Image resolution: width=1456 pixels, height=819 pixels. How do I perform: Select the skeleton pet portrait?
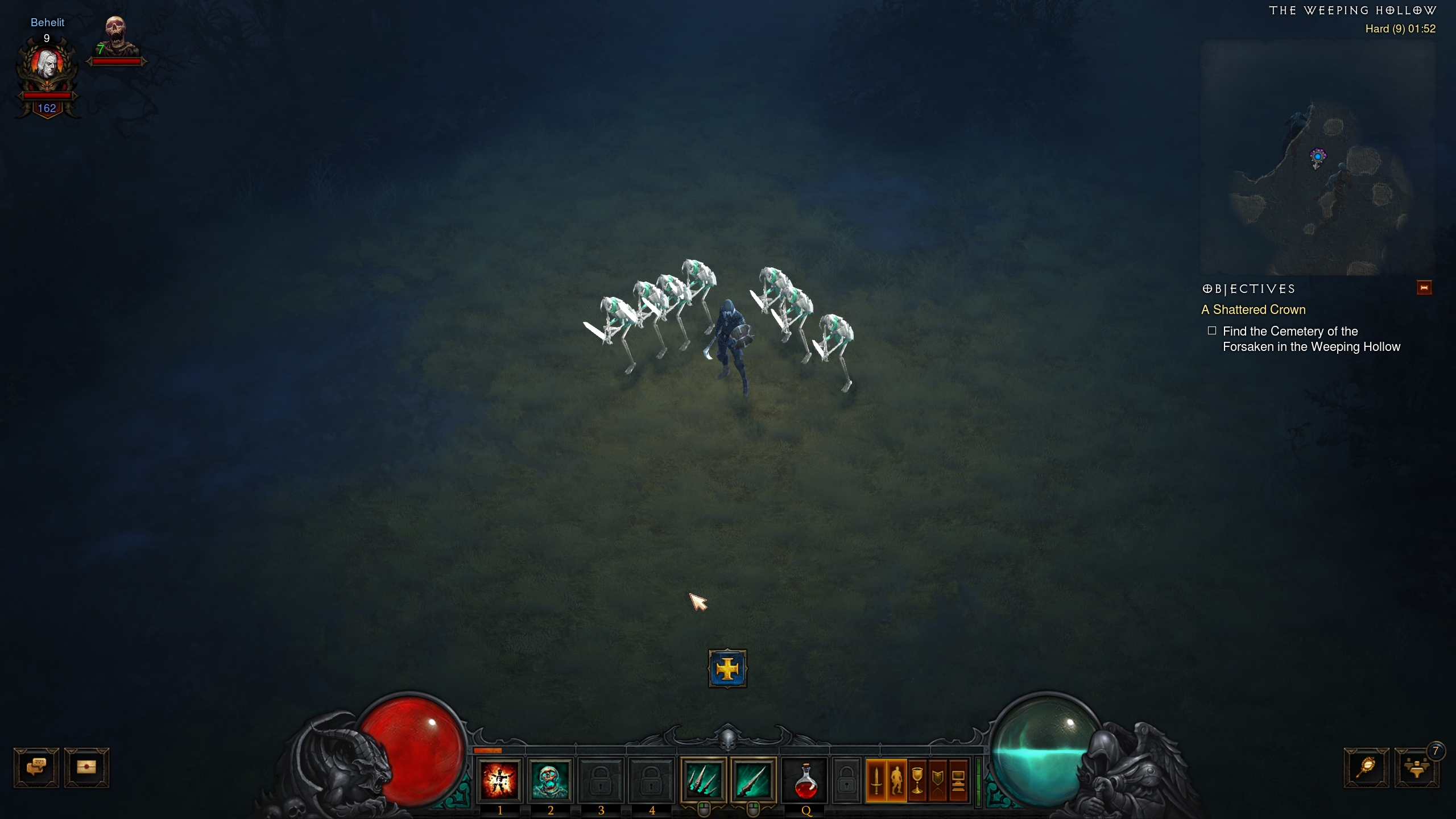point(116,35)
